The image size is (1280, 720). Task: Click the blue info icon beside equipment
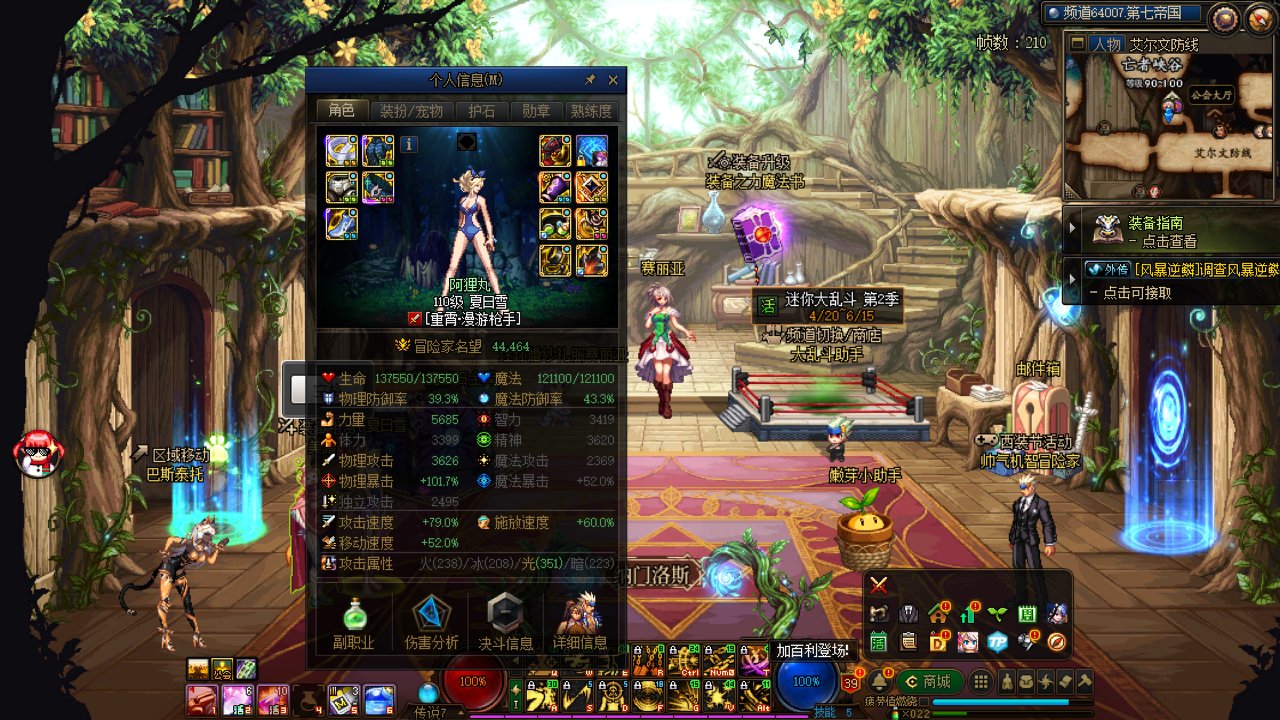[x=409, y=144]
